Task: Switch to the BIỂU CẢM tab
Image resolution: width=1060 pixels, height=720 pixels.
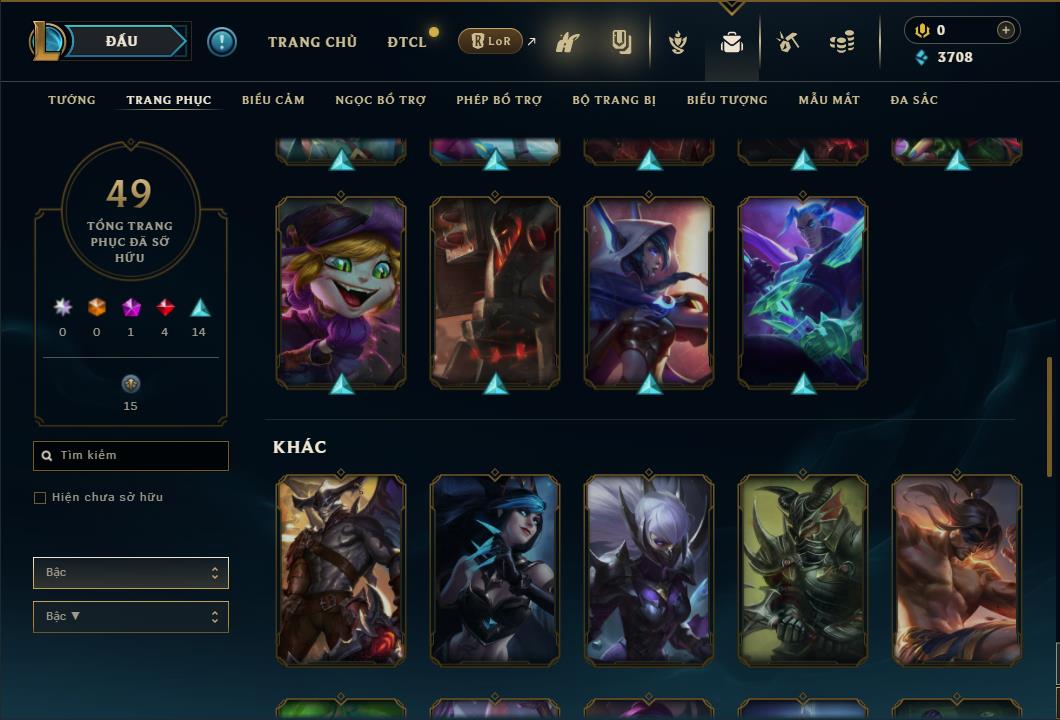Action: pos(273,100)
